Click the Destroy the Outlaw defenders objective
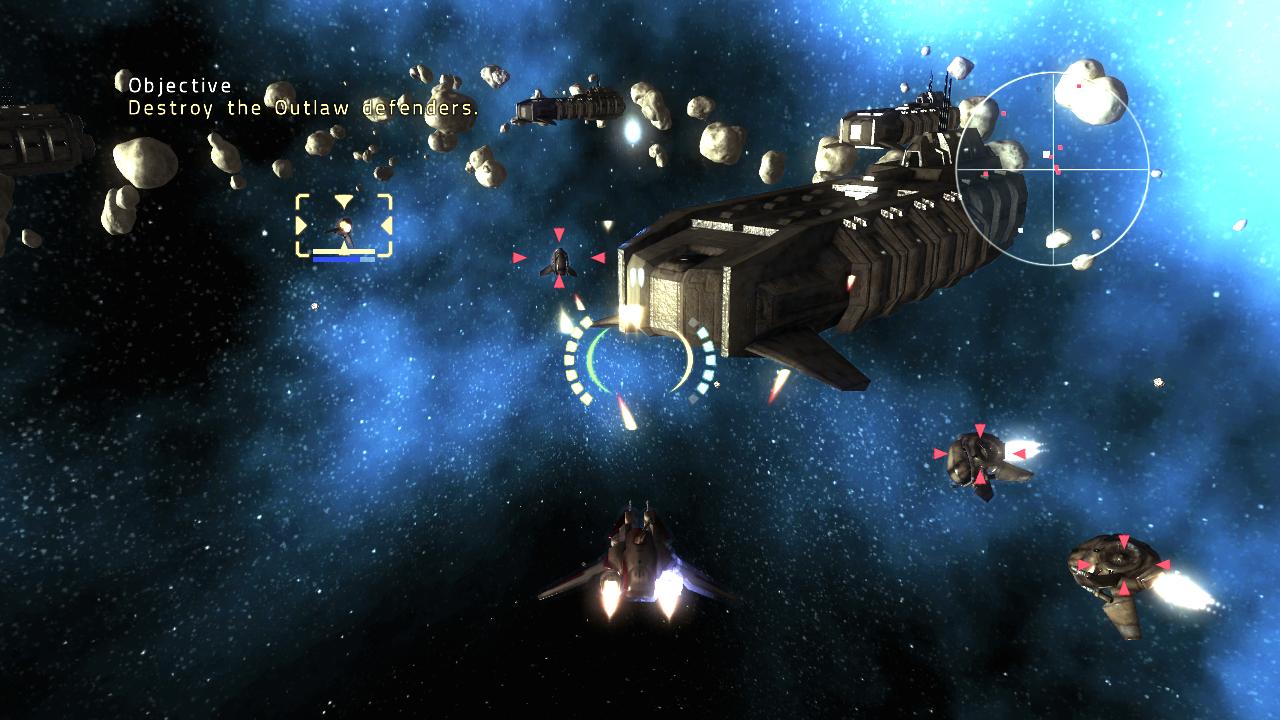This screenshot has width=1280, height=720. coord(302,108)
